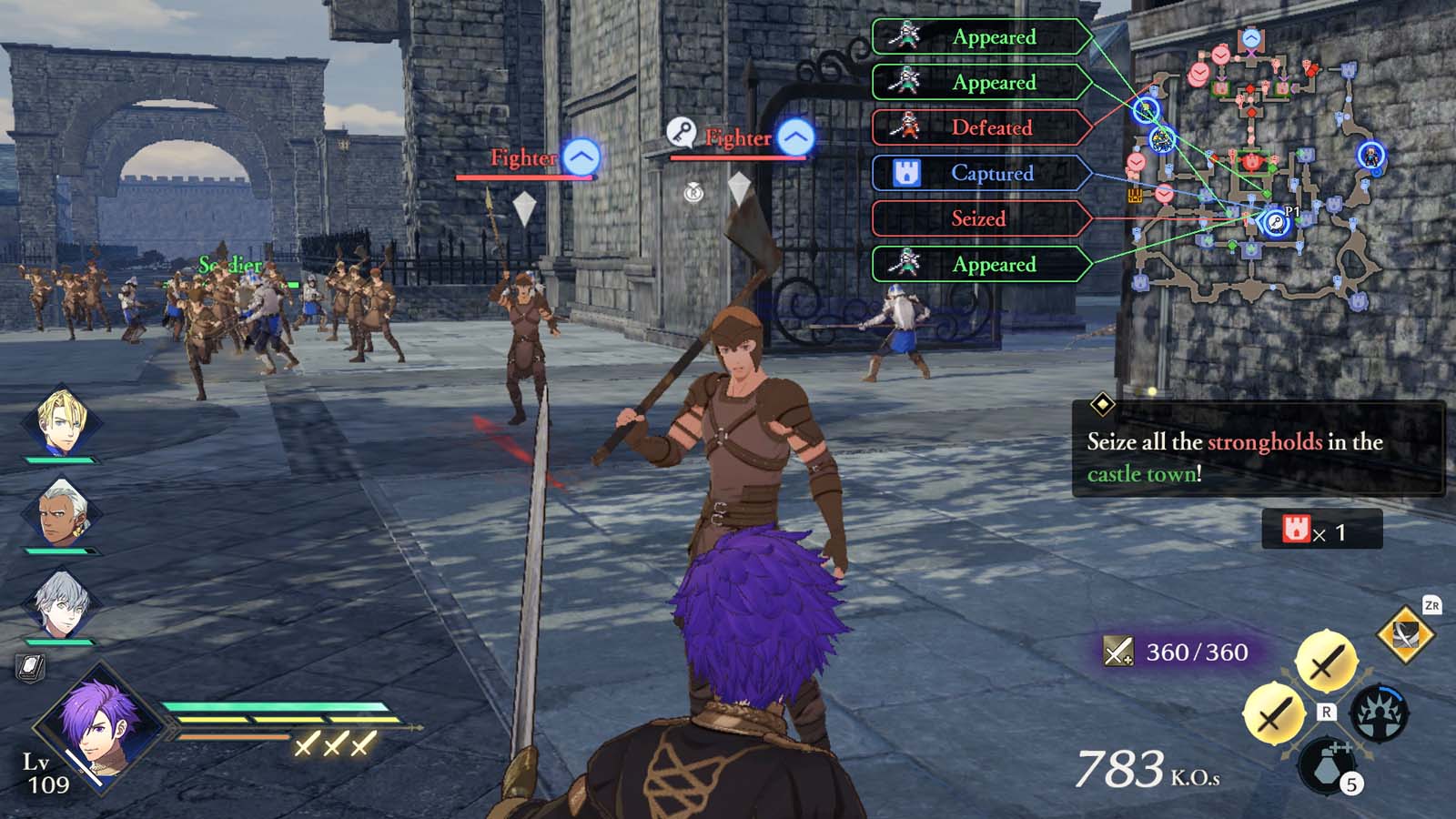Click the Awakening gauge crown icon

(1380, 713)
